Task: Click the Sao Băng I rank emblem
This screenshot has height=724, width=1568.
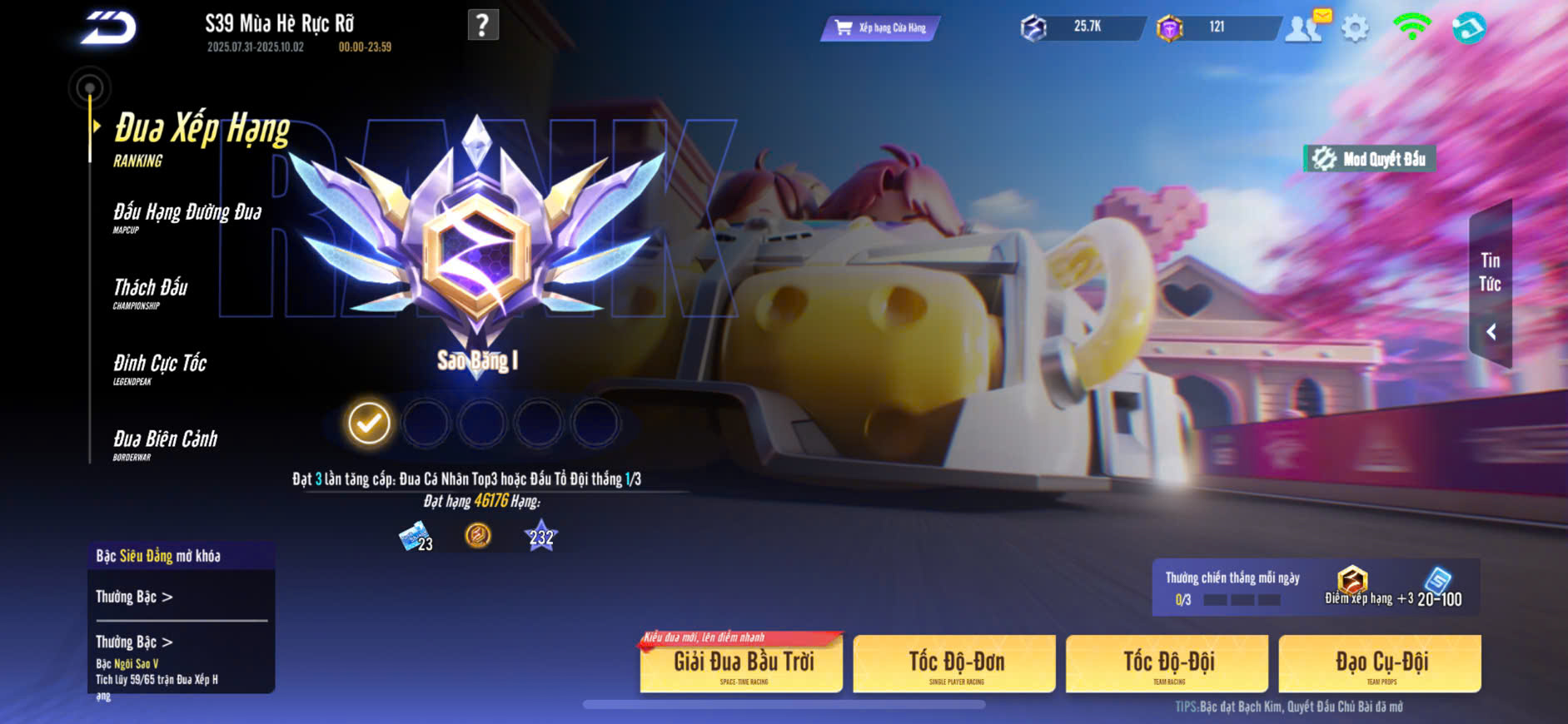Action: coord(476,250)
